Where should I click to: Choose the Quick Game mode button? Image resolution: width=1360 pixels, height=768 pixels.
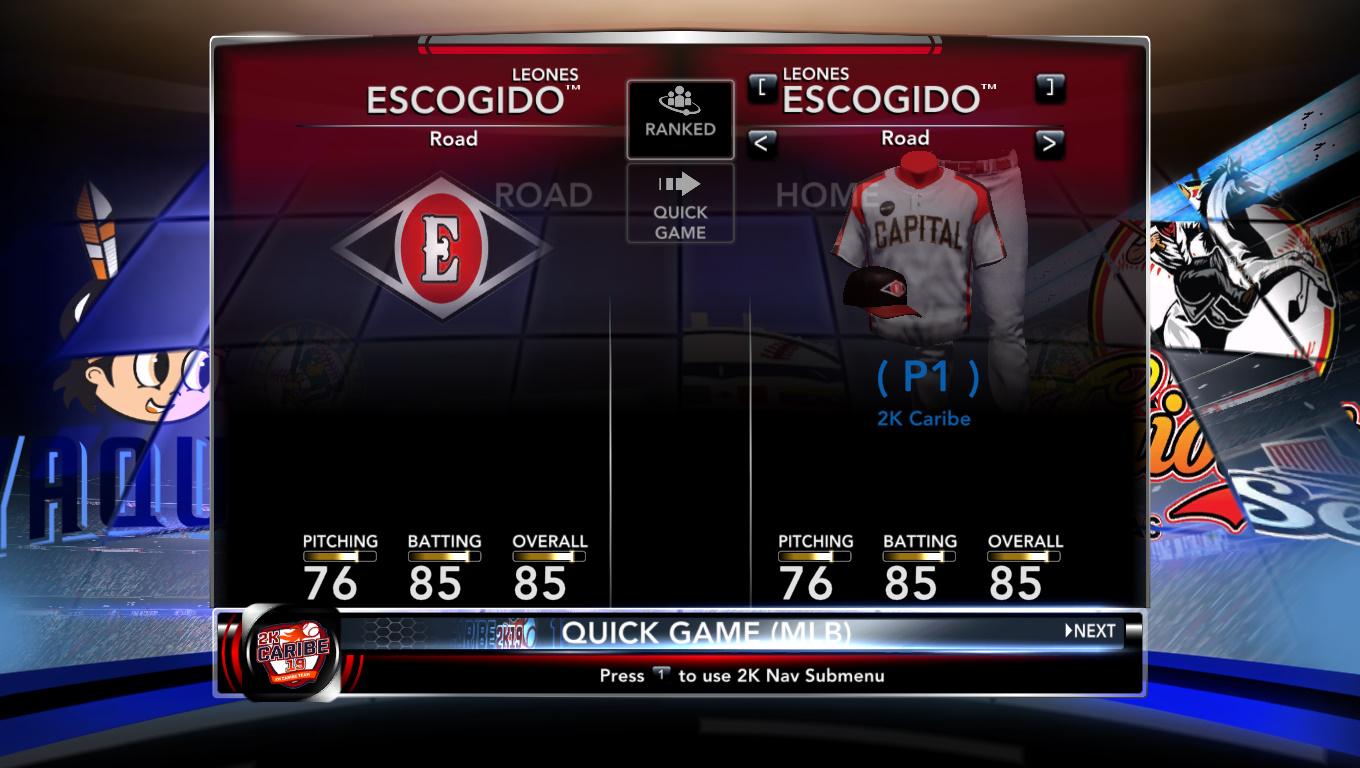680,203
